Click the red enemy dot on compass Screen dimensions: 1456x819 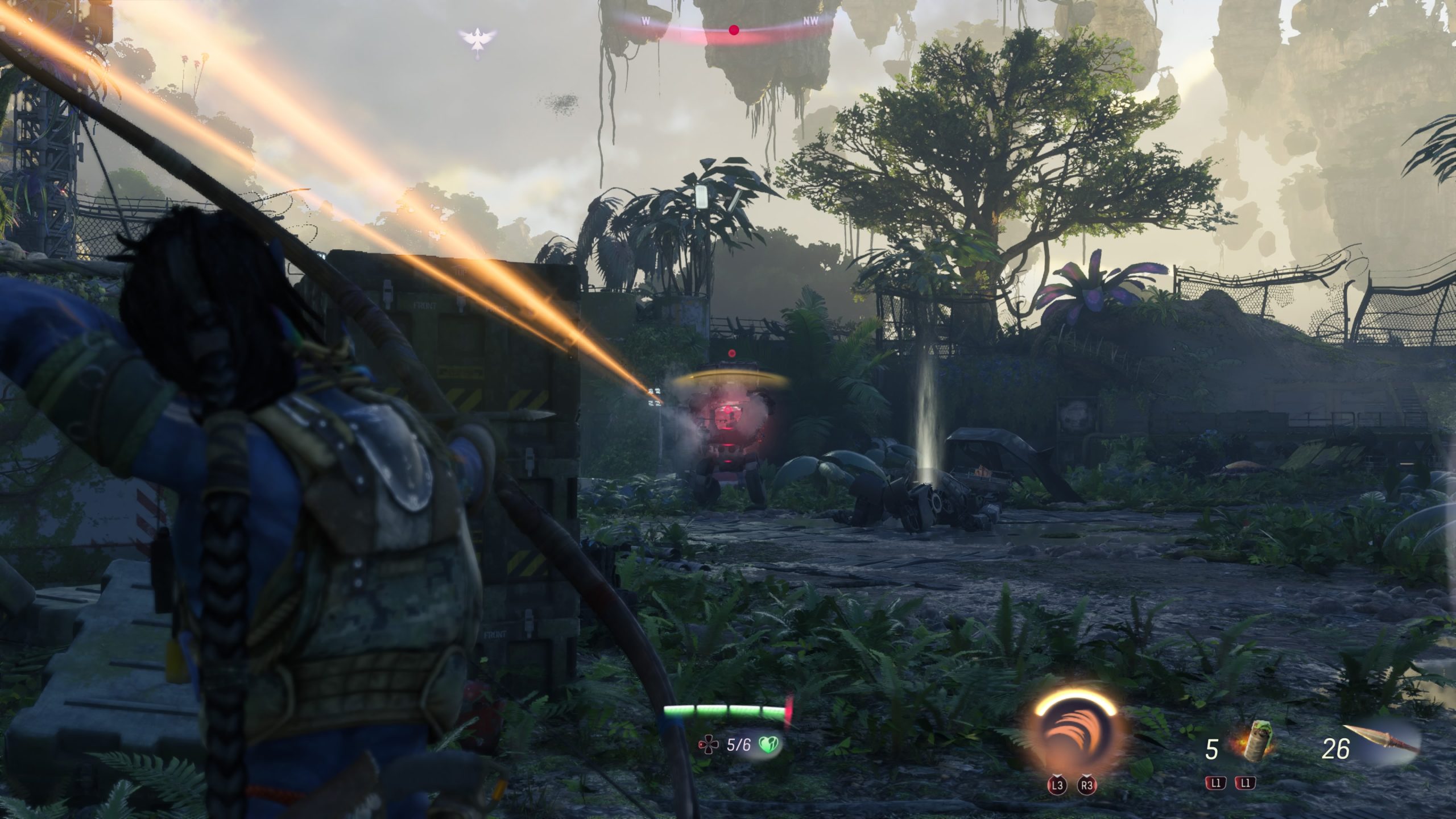pos(734,30)
